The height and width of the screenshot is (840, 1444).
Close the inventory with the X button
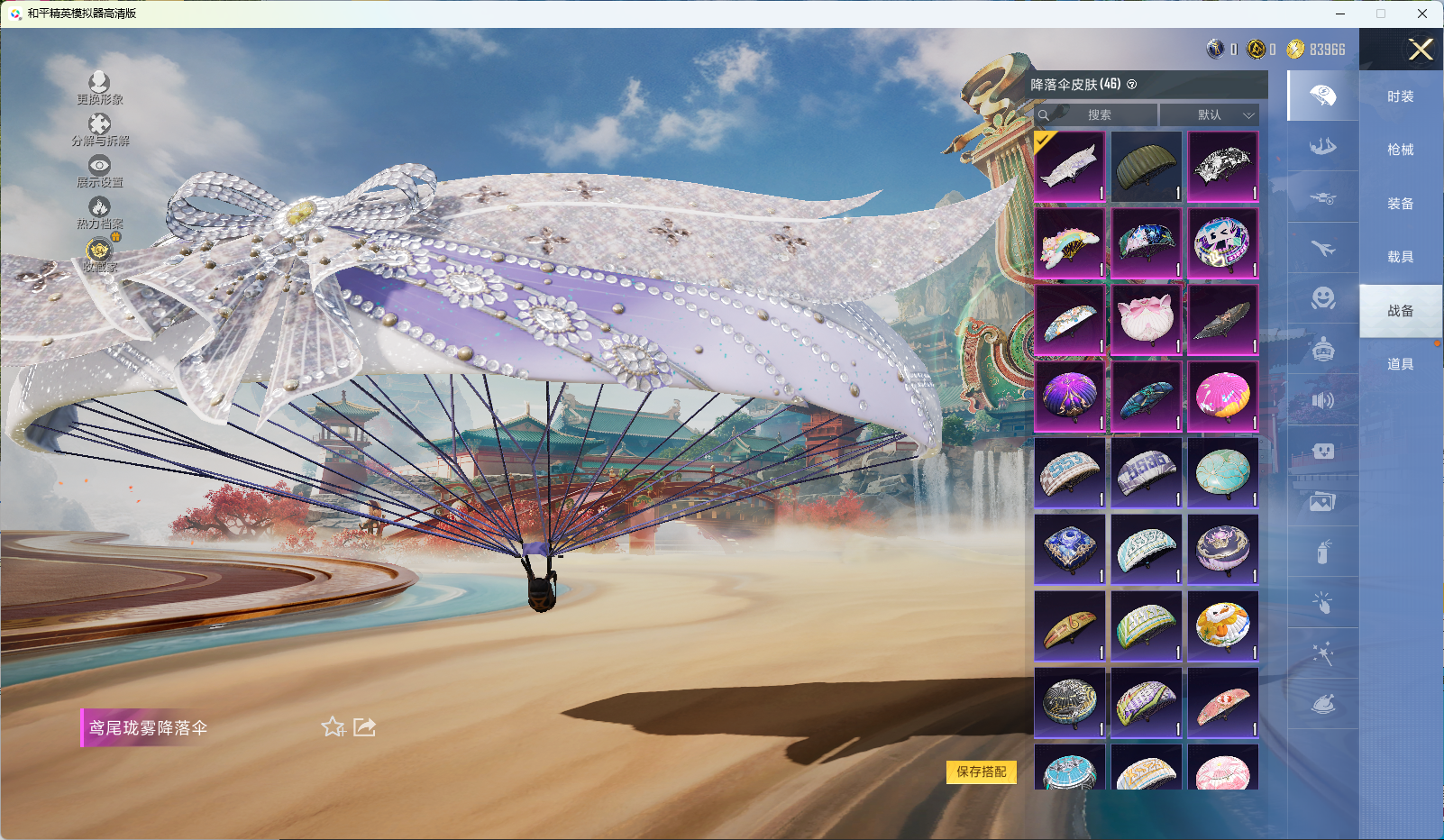click(1421, 50)
